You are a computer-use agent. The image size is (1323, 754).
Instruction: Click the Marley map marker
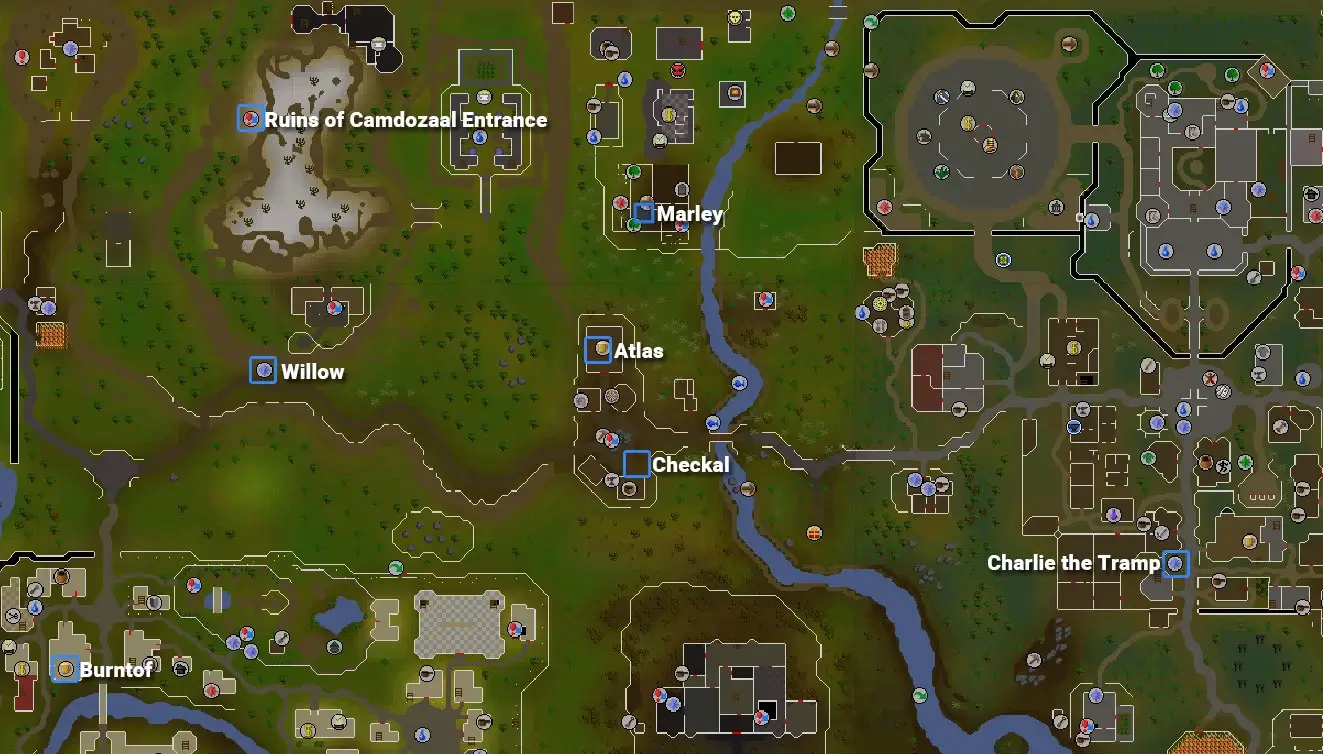(x=644, y=213)
